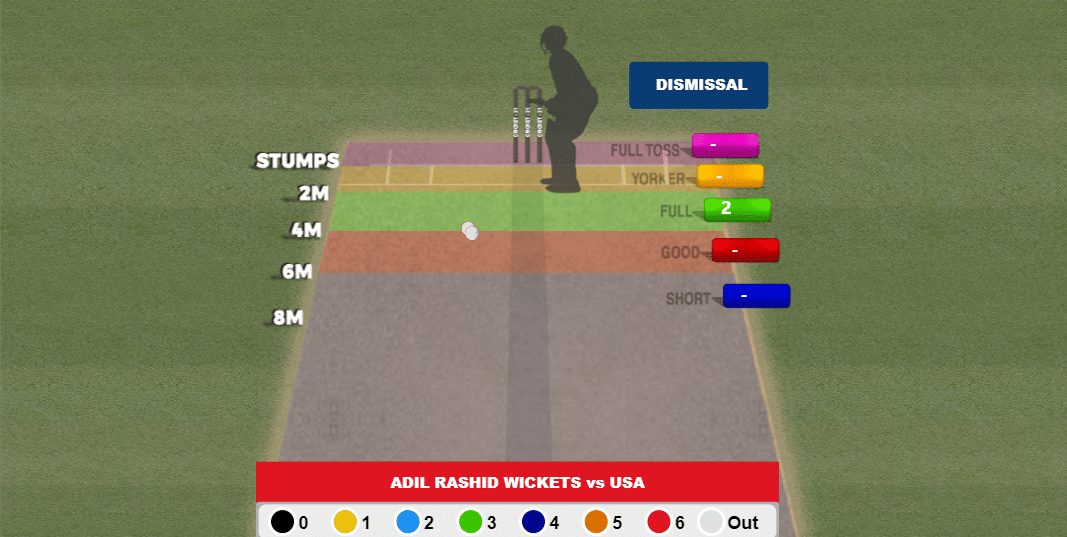Select the orange 5 runs legend circle

point(596,522)
